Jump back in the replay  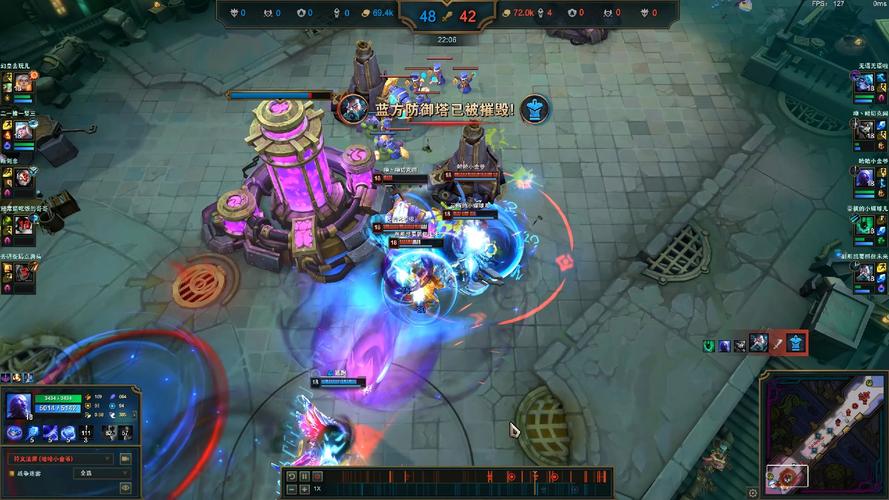coord(290,477)
